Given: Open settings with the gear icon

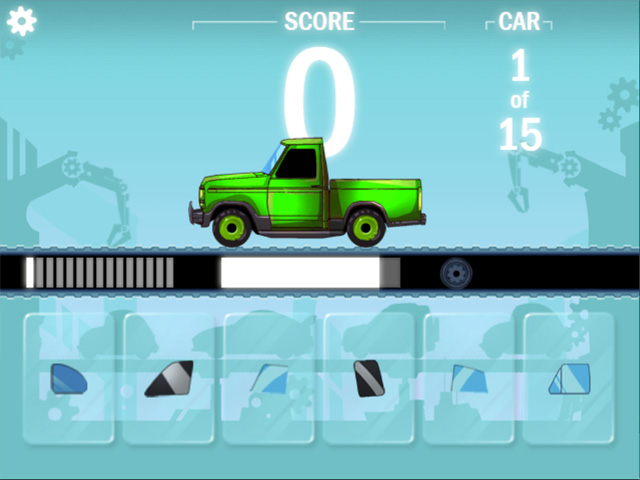Looking at the screenshot, I should click(x=21, y=21).
